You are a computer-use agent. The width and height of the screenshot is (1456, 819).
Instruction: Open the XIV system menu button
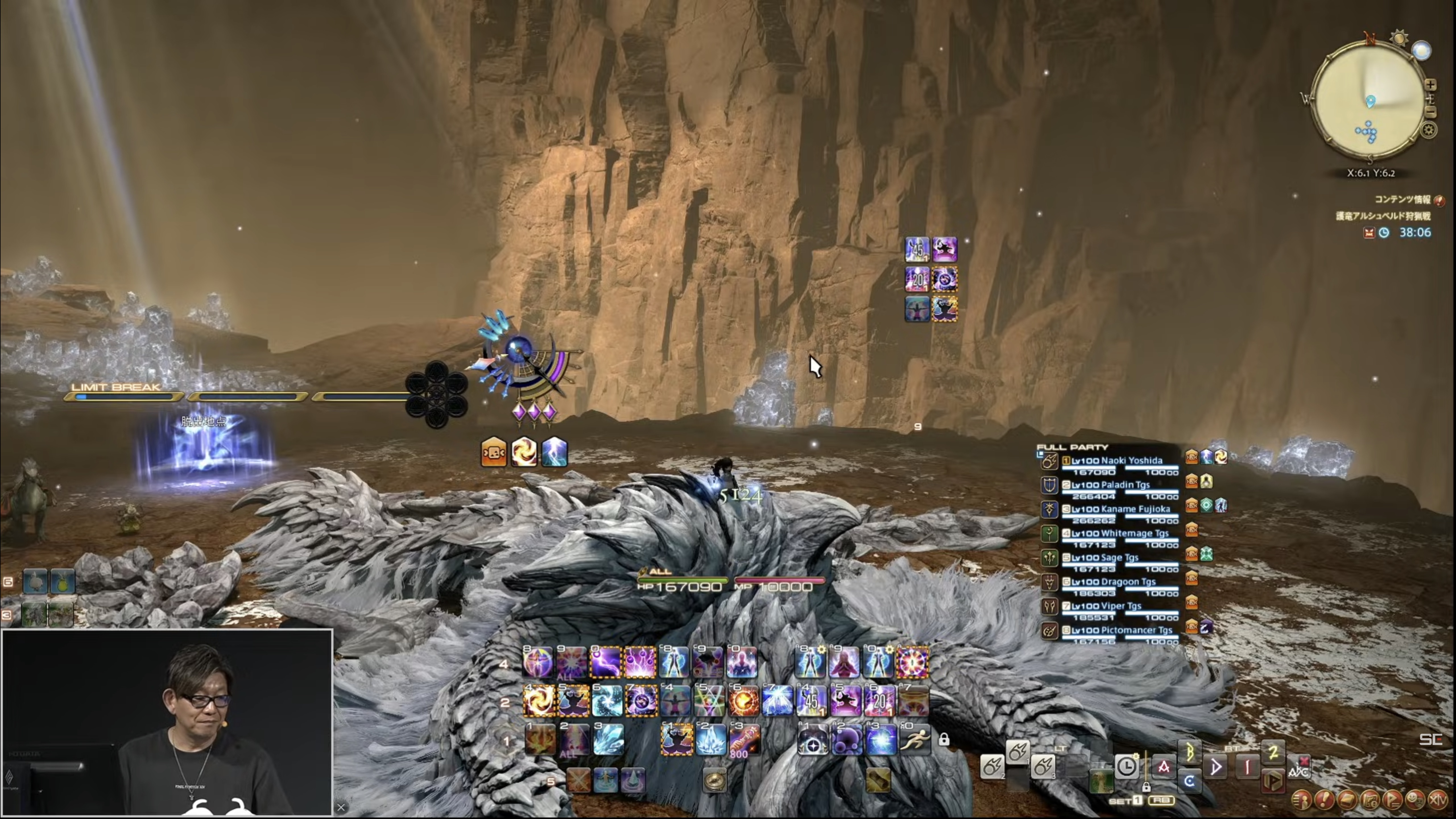[1438, 800]
